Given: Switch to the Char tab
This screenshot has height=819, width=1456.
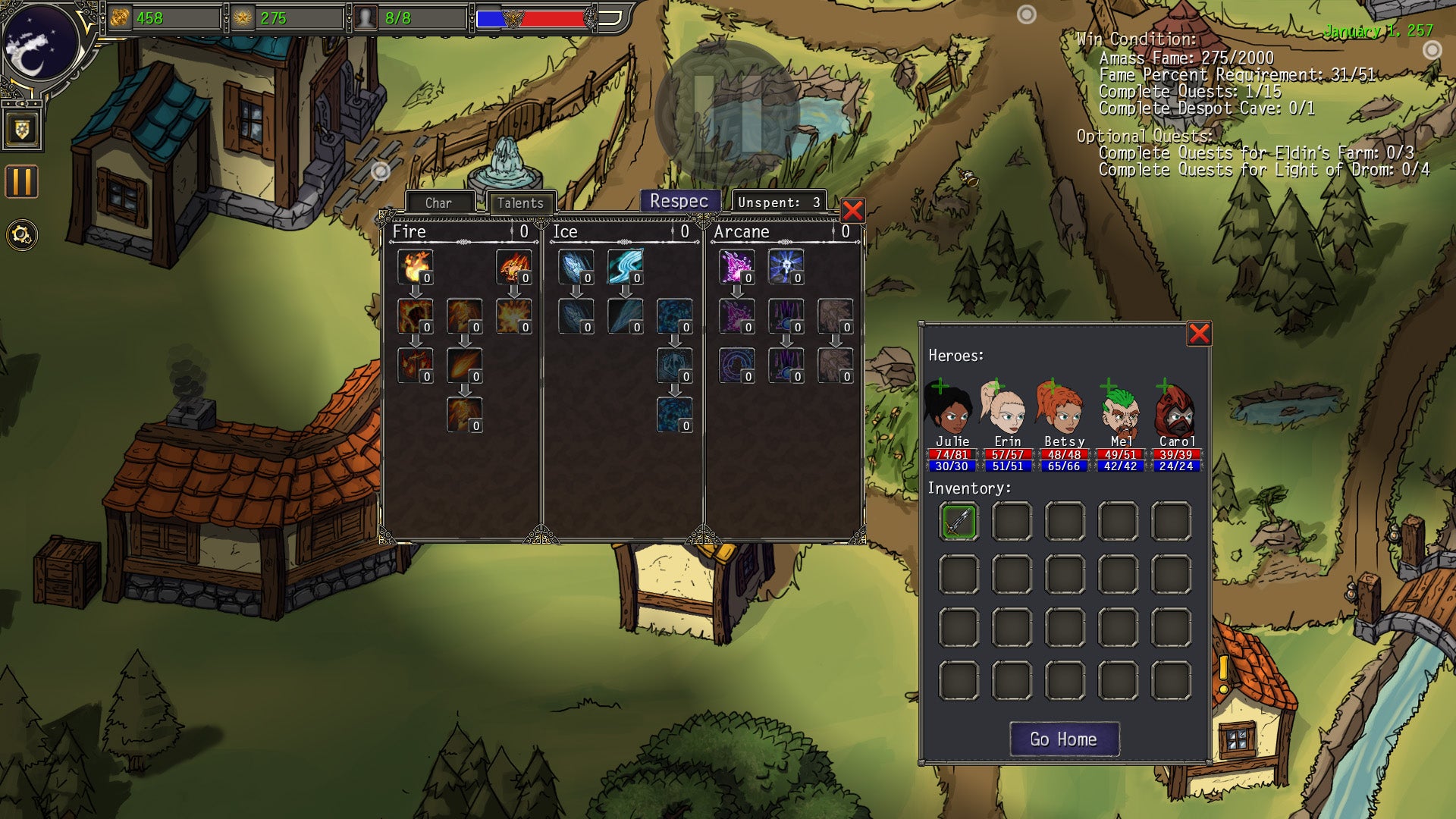Looking at the screenshot, I should (x=439, y=202).
